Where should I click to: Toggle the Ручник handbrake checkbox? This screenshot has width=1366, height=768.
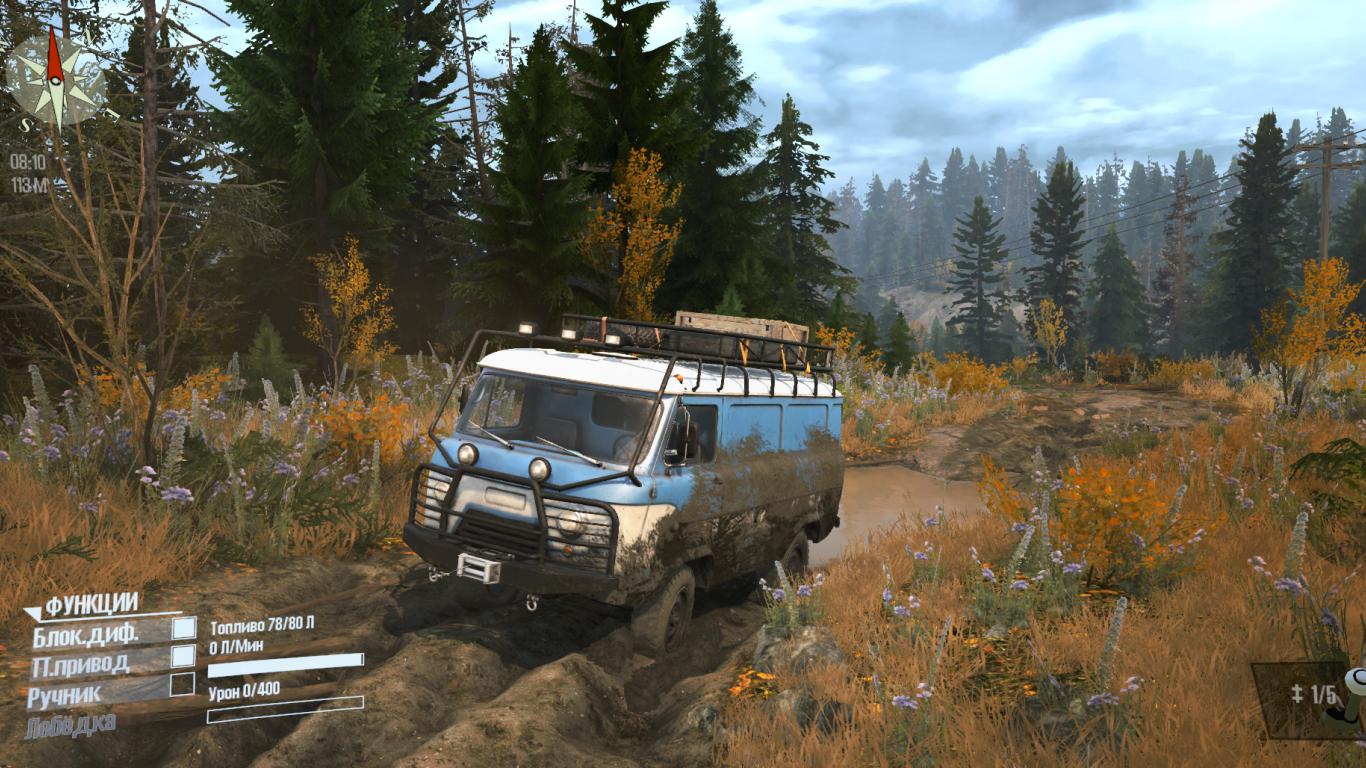(x=182, y=684)
